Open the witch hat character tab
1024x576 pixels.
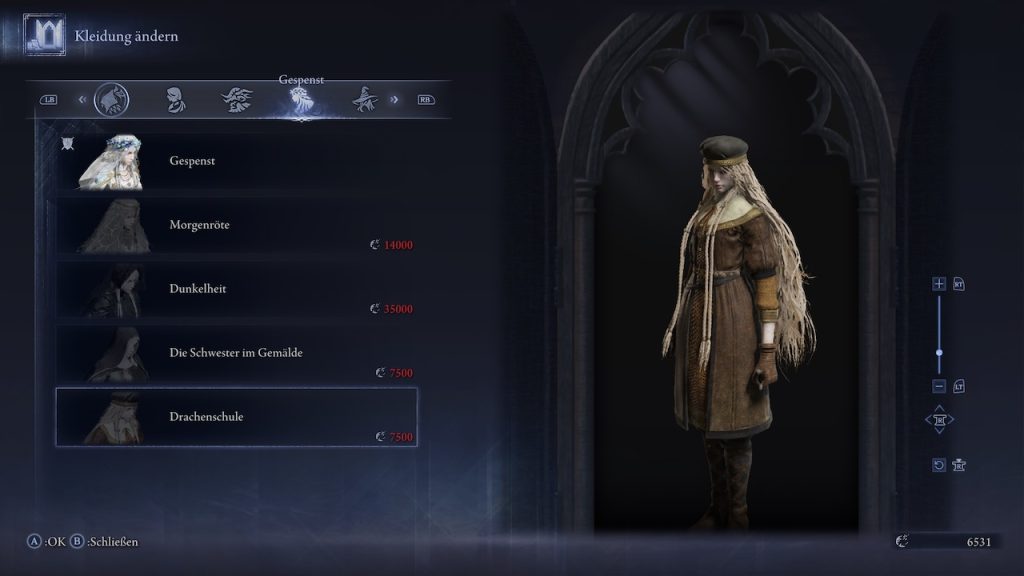point(363,99)
